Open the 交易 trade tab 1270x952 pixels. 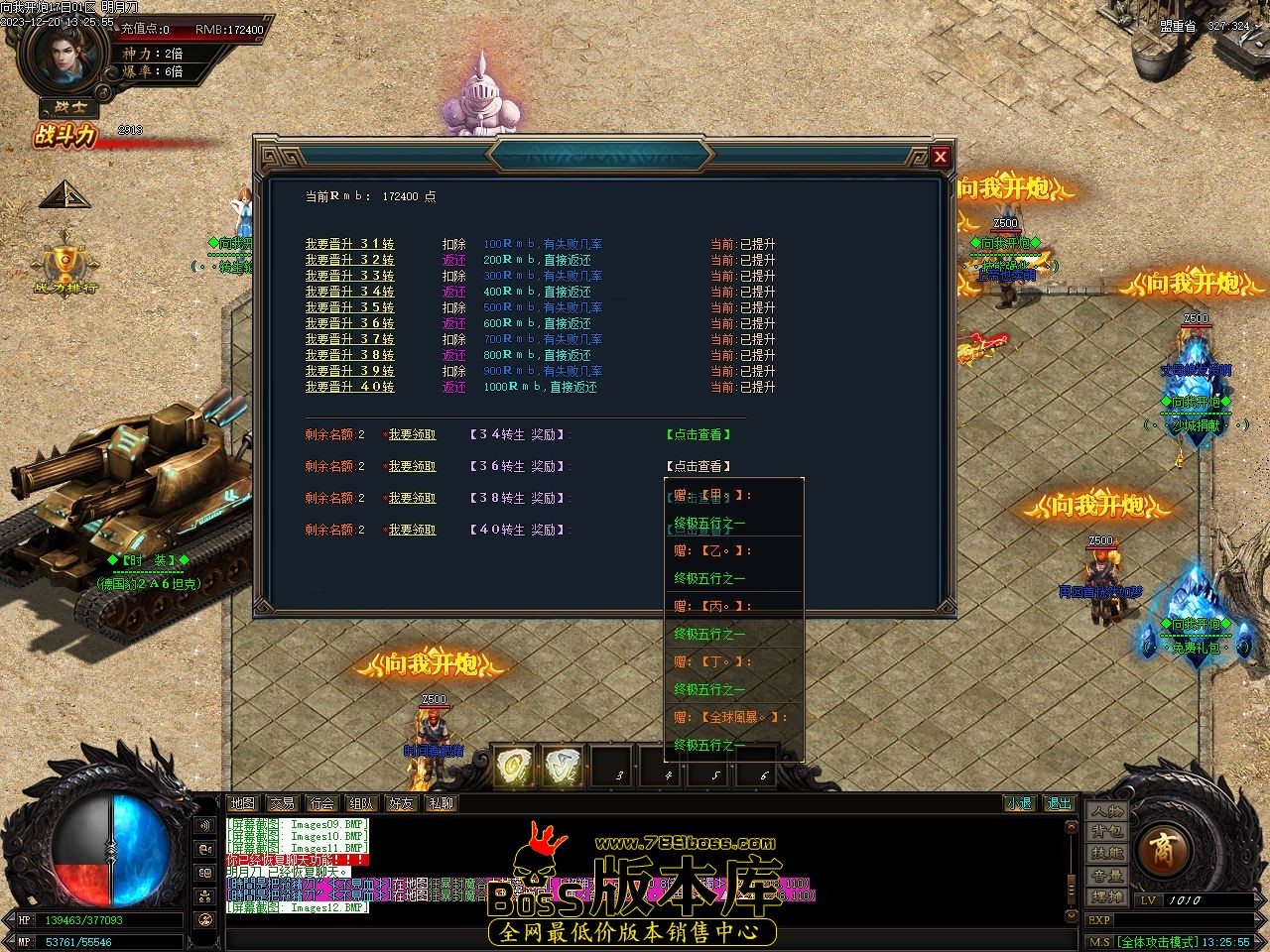click(x=282, y=803)
